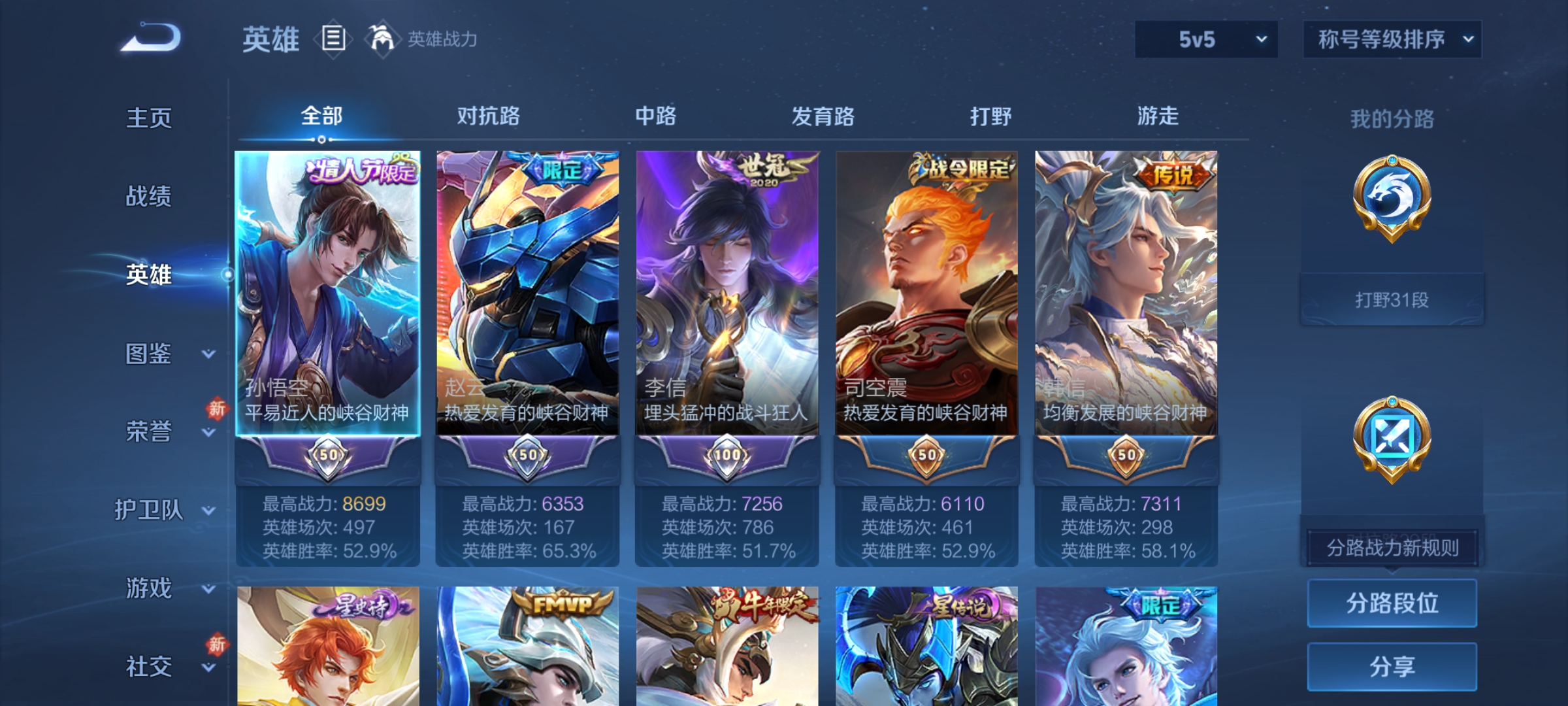The width and height of the screenshot is (1568, 706).
Task: Open the hero list catalog icon beside 英雄
Action: coord(333,39)
